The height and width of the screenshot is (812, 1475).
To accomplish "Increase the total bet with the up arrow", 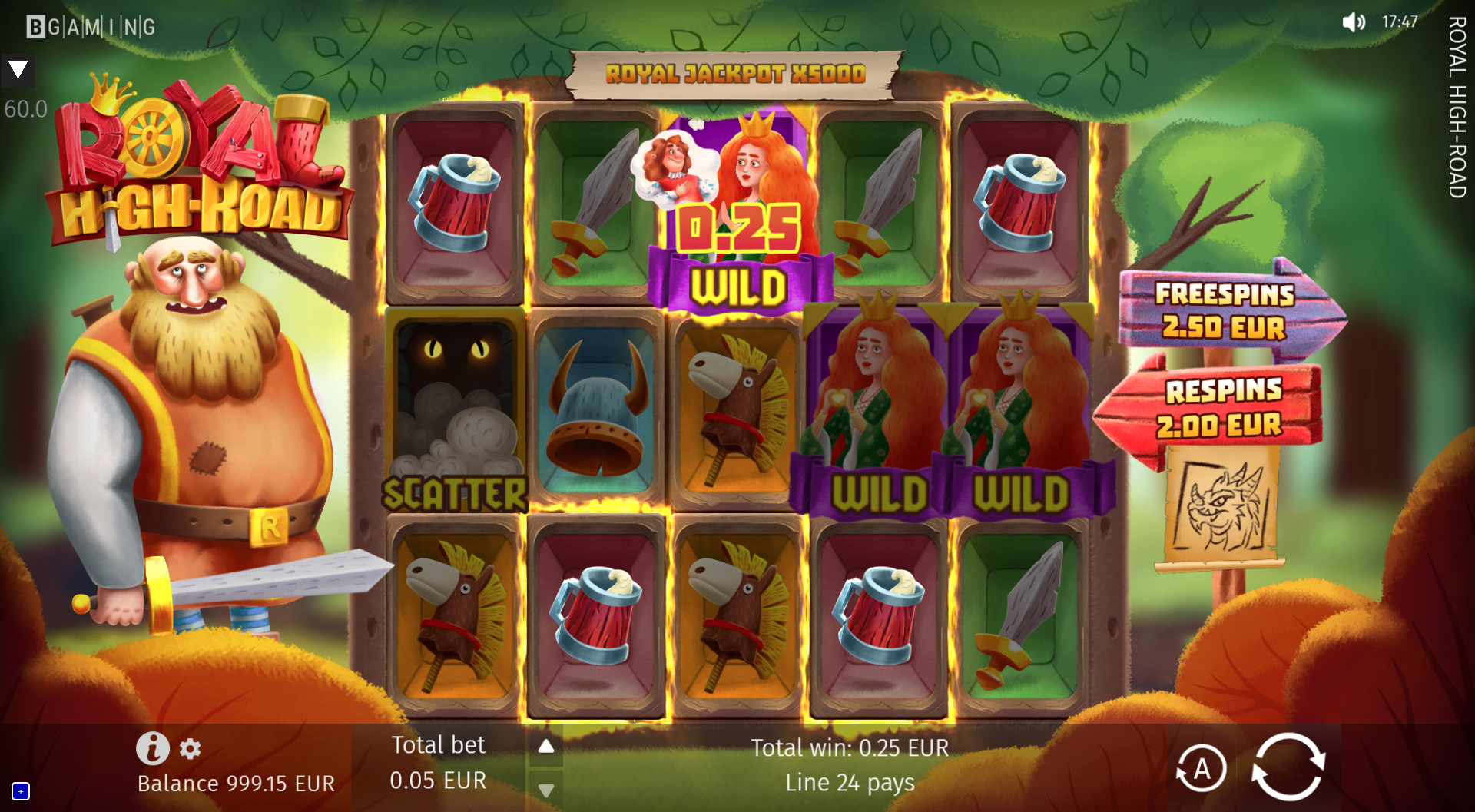I will click(545, 747).
